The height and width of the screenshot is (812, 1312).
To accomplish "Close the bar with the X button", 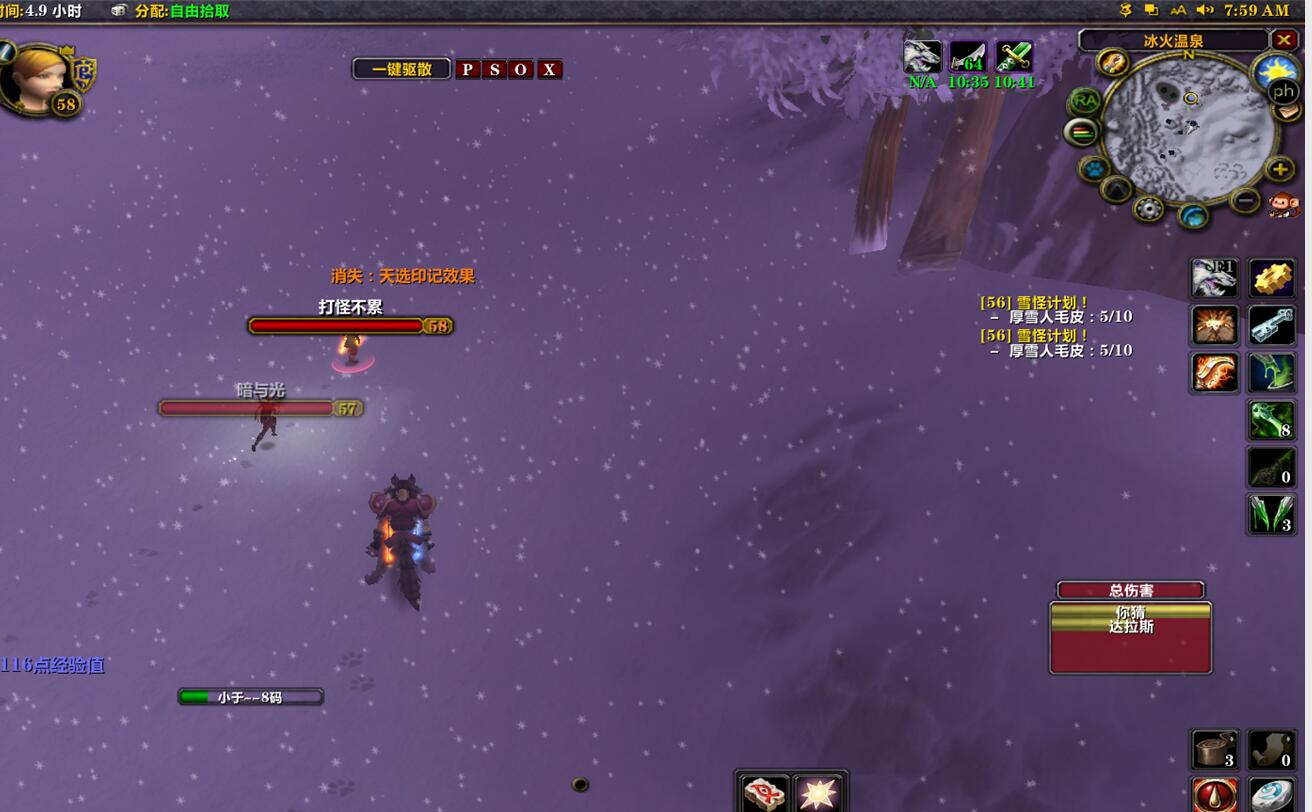I will [549, 69].
